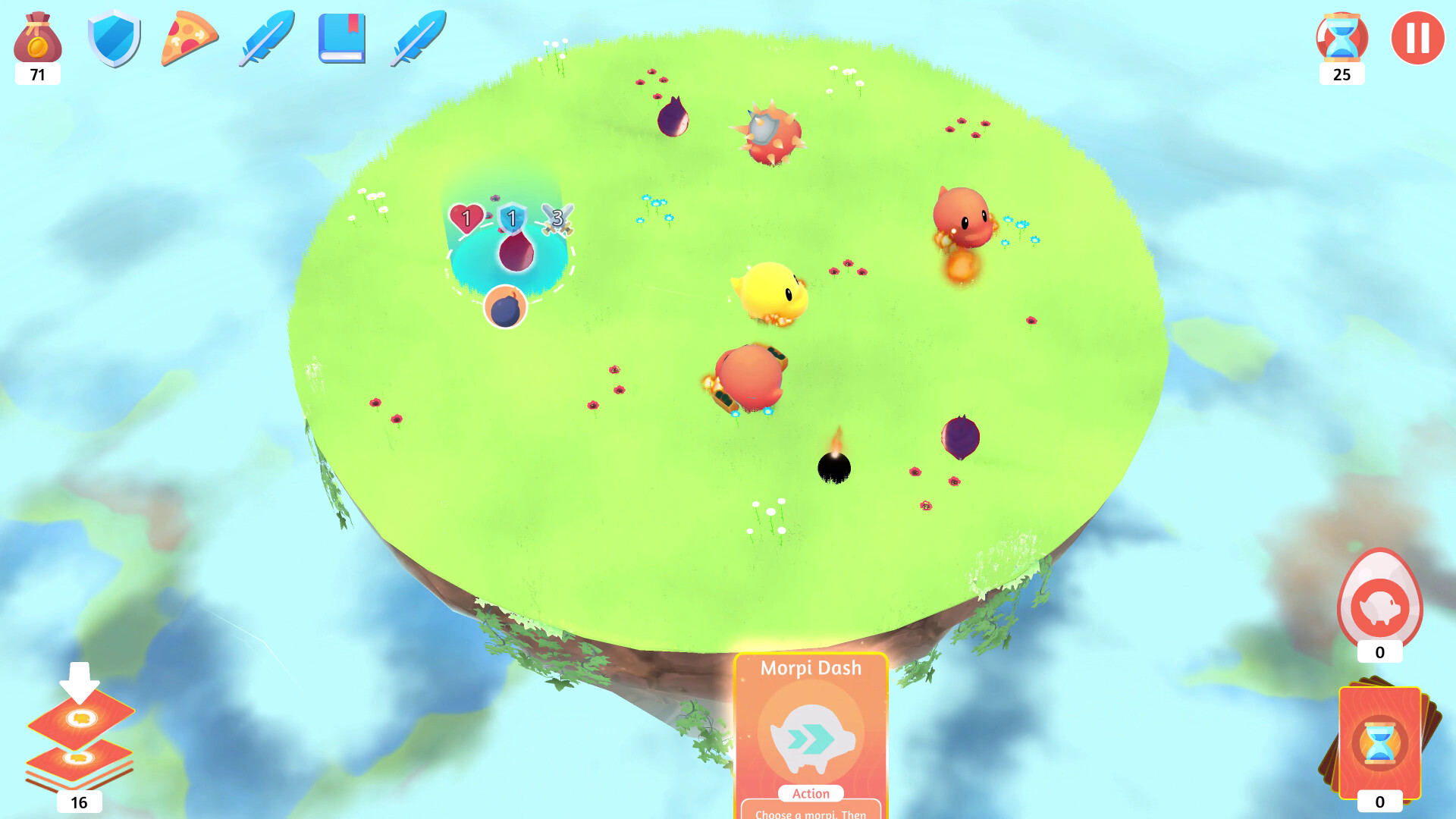
Task: Open the blue book icon
Action: [341, 39]
